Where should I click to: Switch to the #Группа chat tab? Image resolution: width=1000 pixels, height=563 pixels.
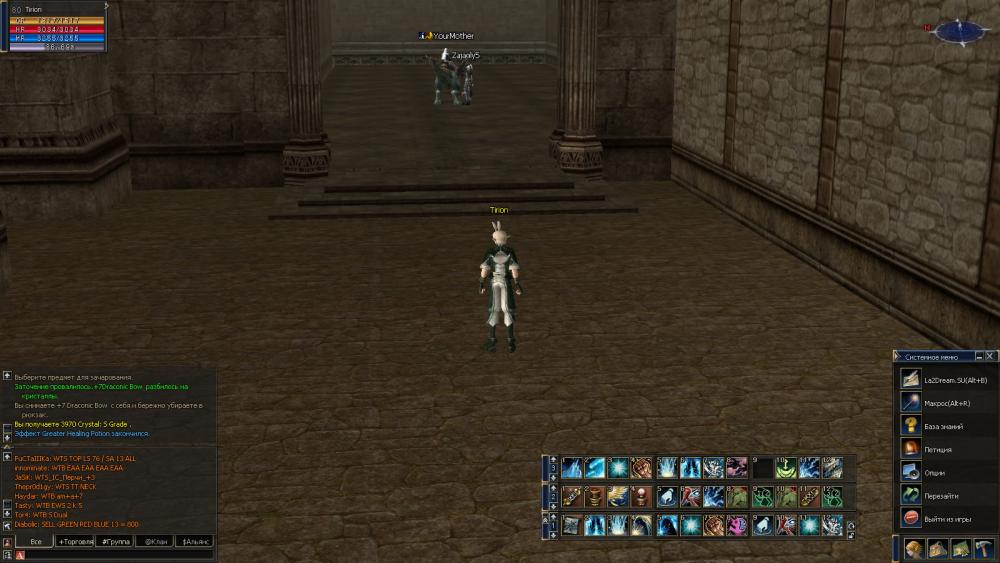pyautogui.click(x=116, y=541)
